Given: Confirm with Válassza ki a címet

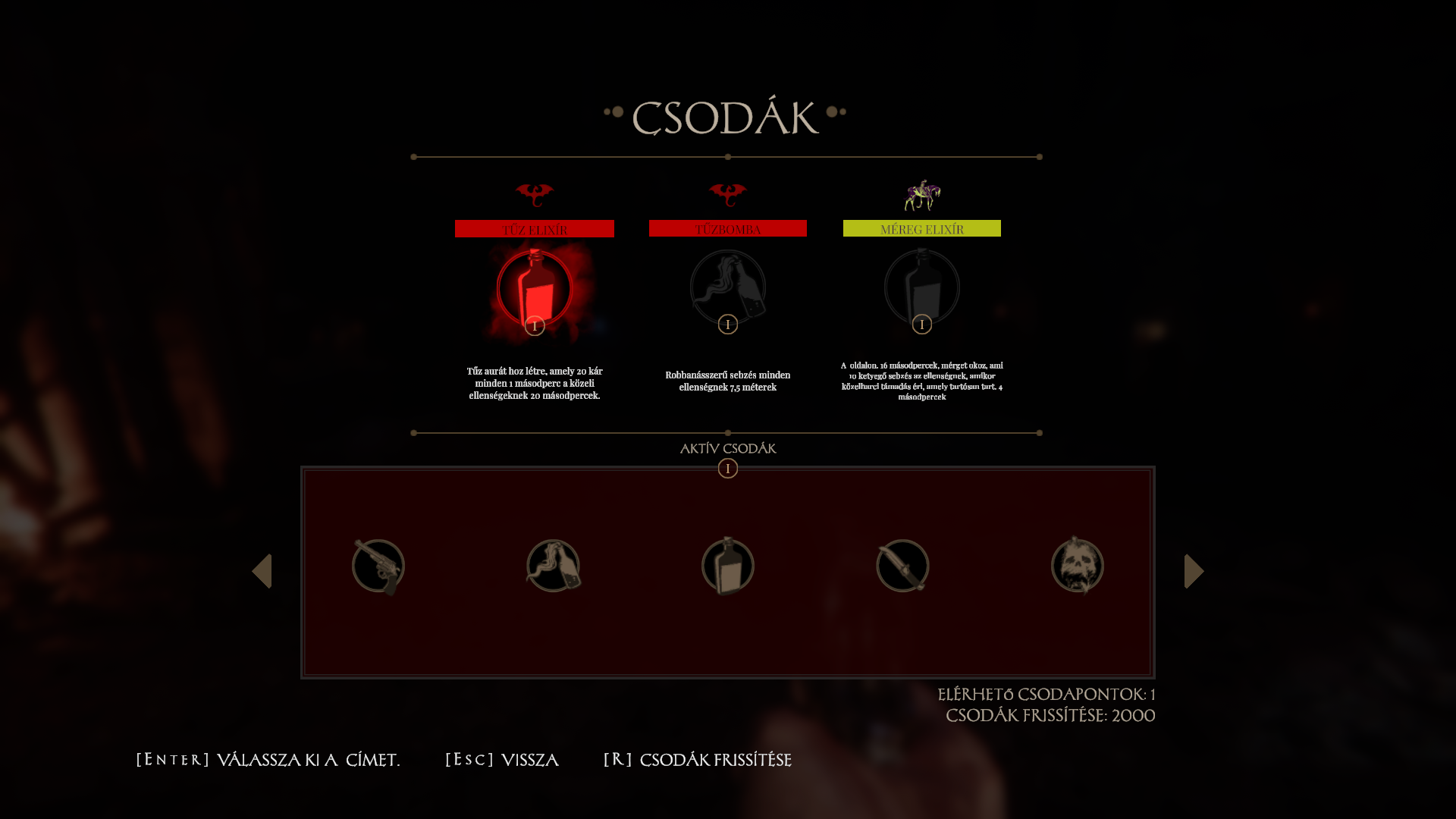Looking at the screenshot, I should tap(268, 760).
